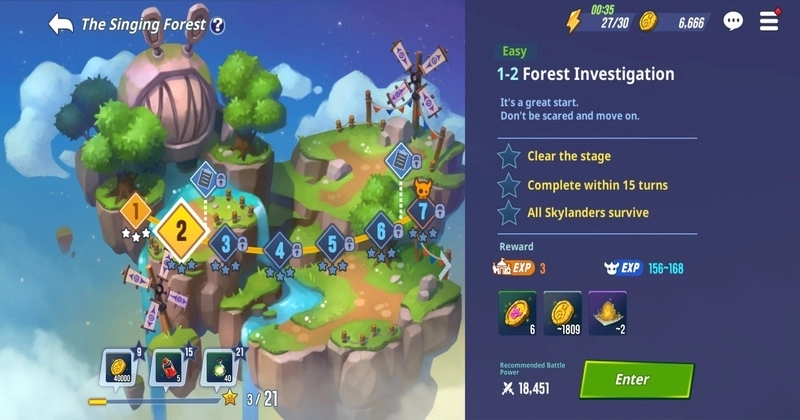Viewport: 800px width, 420px height.
Task: Open The Singing Forest help question mark
Action: coord(217,24)
